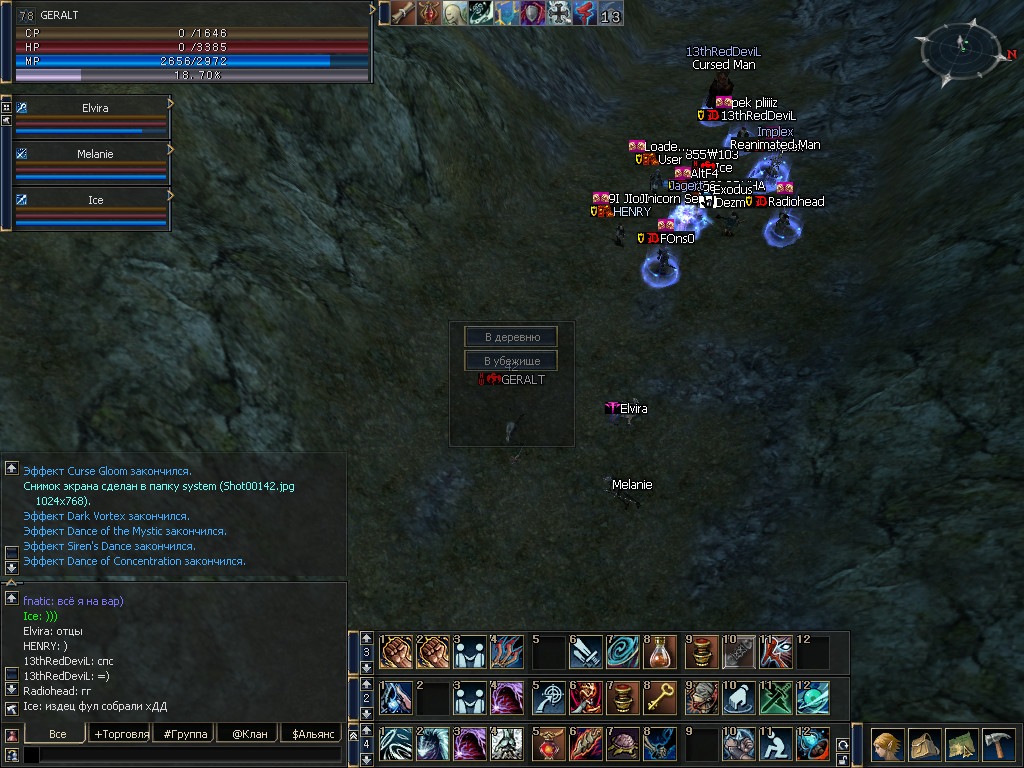
Task: Open the "#Группа" chat tab
Action: point(185,734)
